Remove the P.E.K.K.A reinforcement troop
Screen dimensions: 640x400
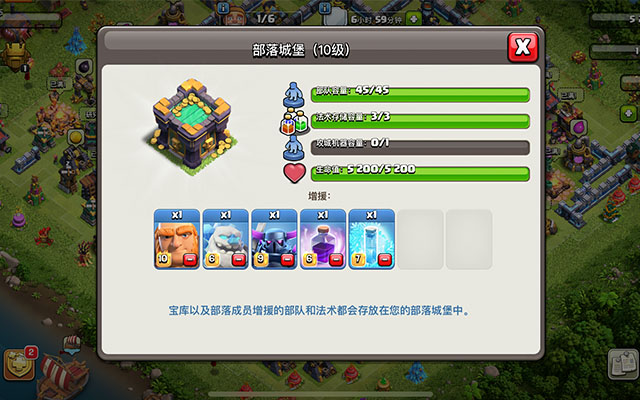[x=287, y=260]
